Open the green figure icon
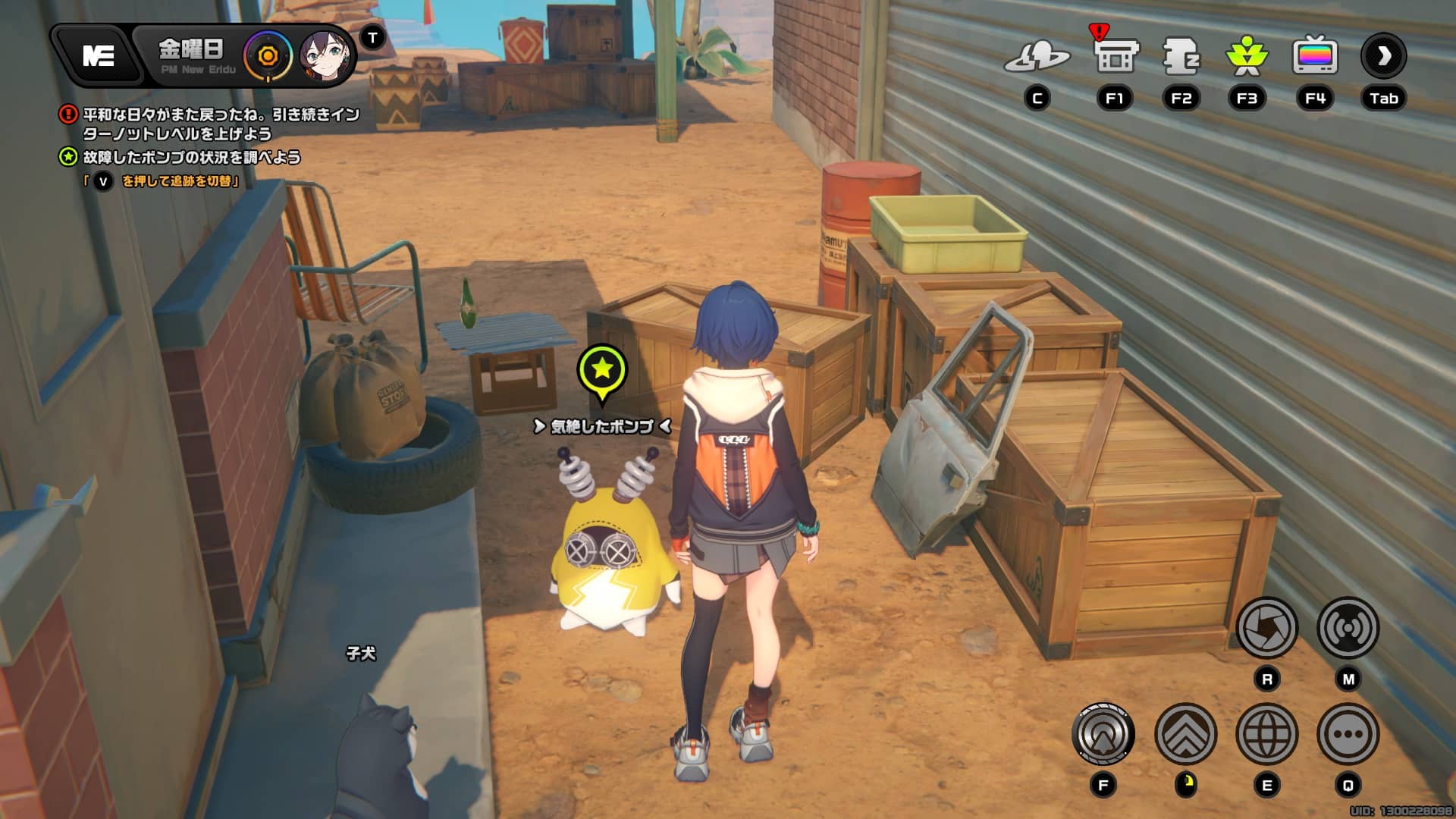 [1247, 56]
